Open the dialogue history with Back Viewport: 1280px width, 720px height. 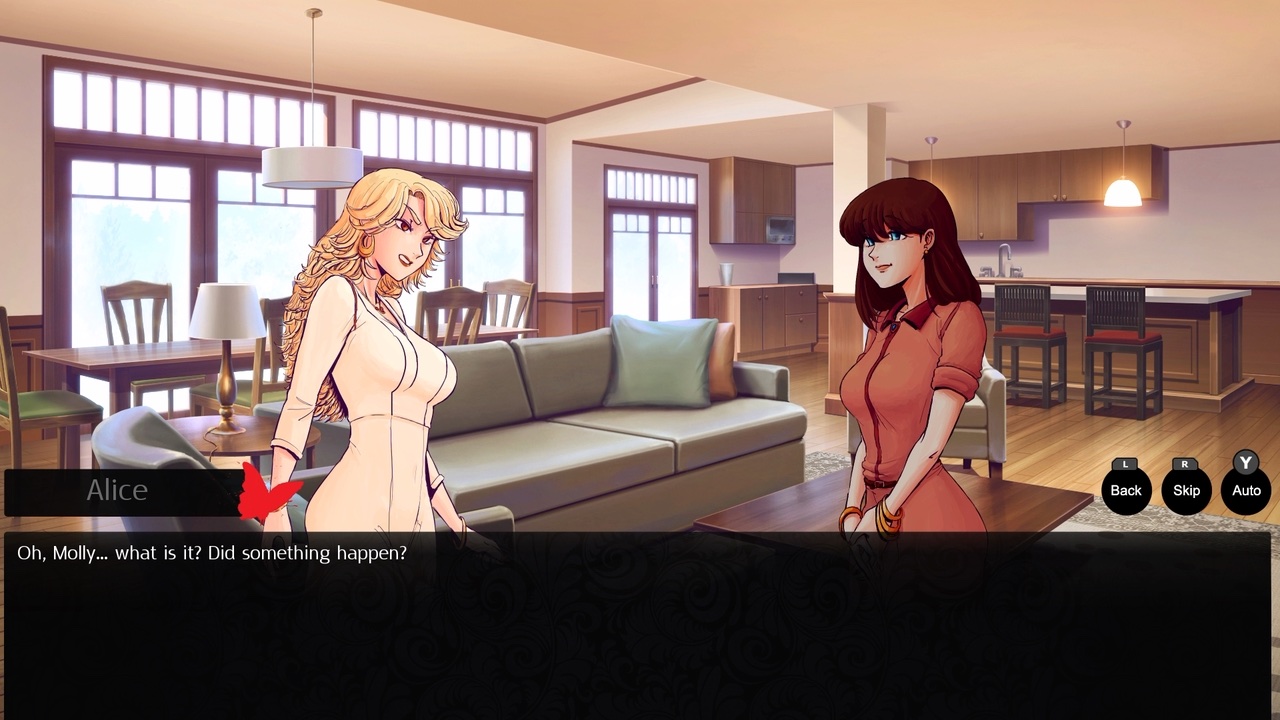(x=1125, y=491)
